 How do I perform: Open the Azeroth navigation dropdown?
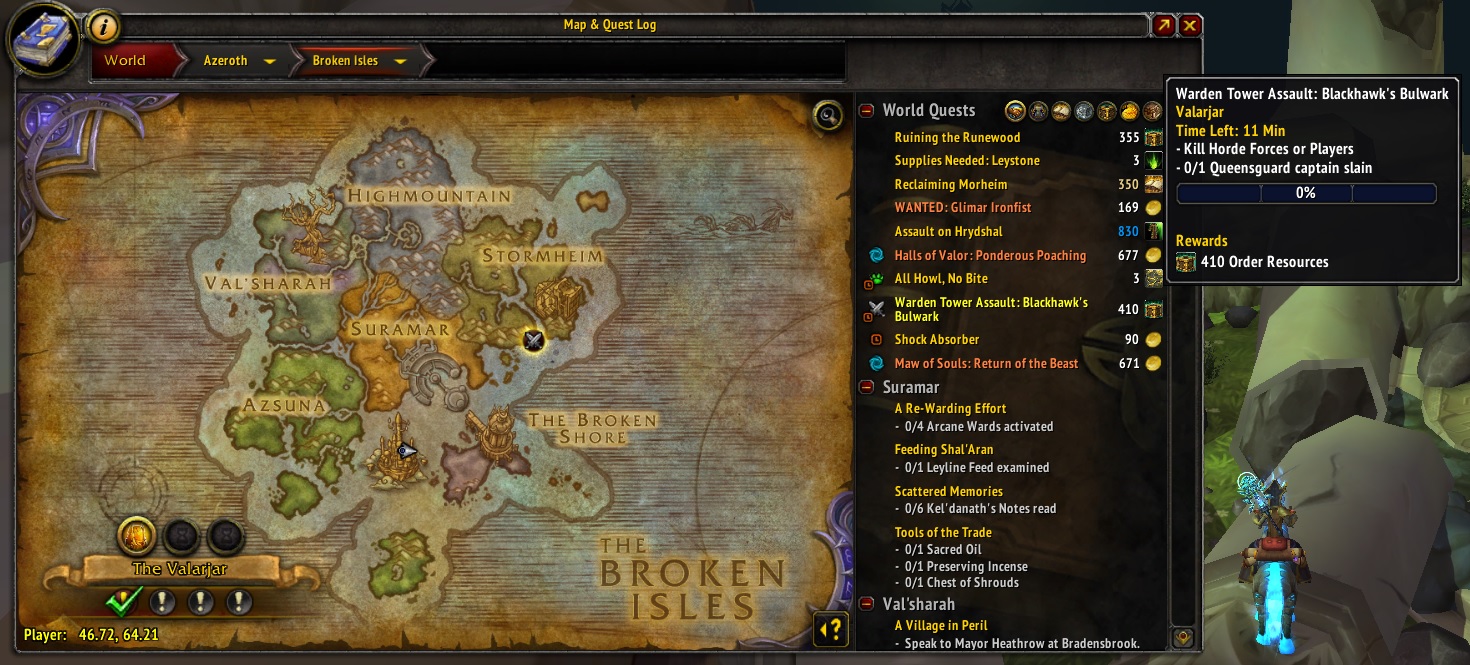point(269,61)
